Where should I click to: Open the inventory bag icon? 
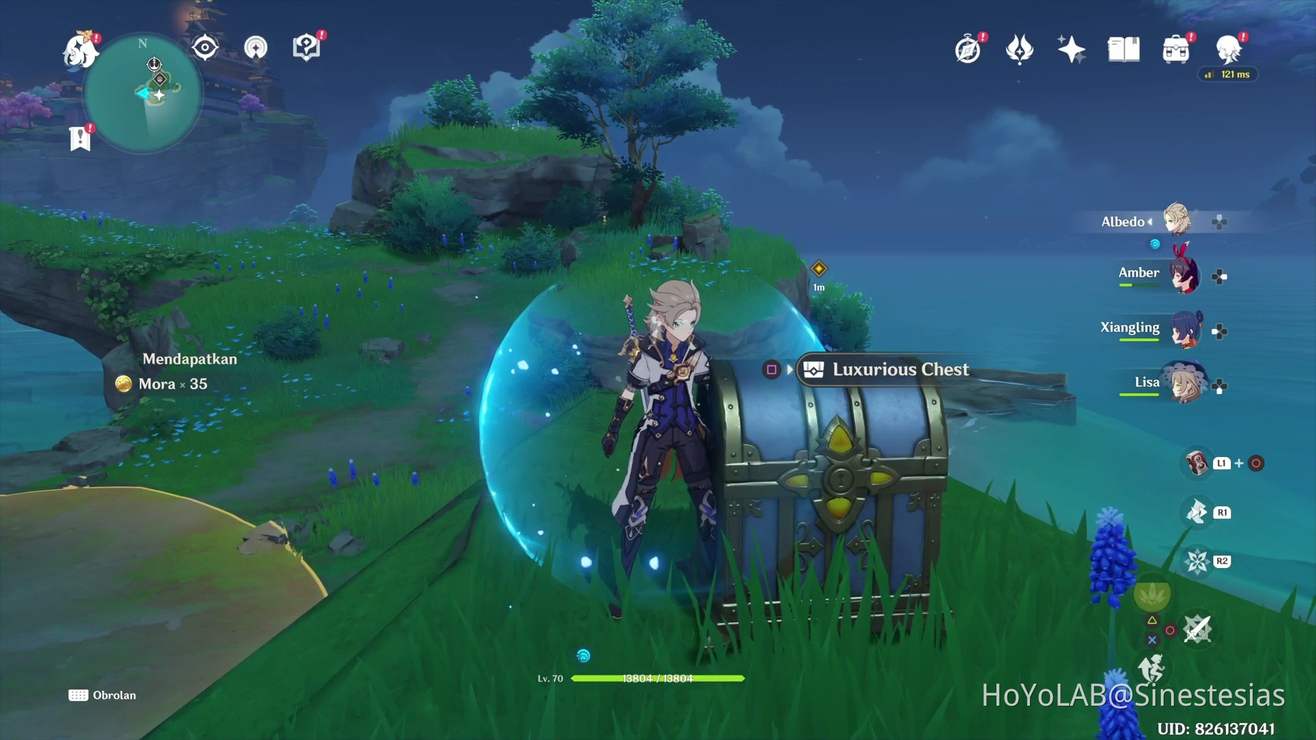[x=1175, y=48]
